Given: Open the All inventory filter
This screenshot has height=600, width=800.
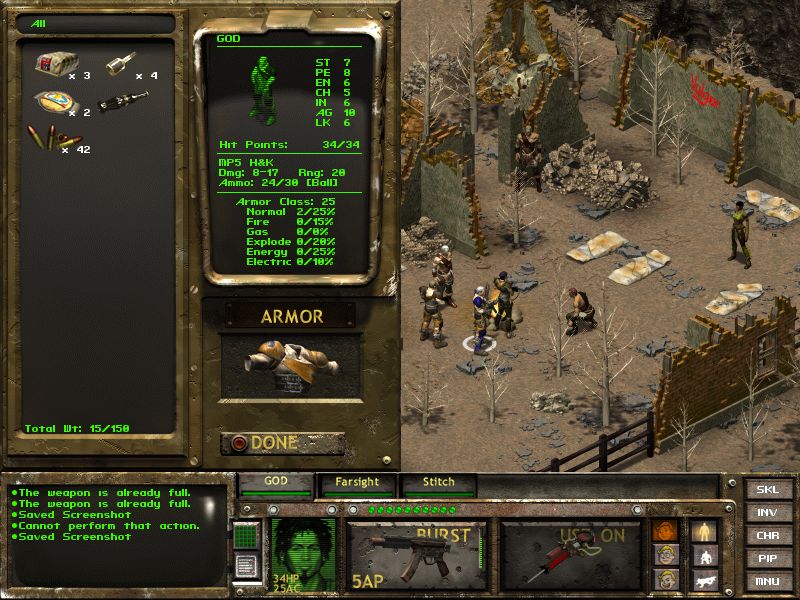Looking at the screenshot, I should tap(95, 23).
